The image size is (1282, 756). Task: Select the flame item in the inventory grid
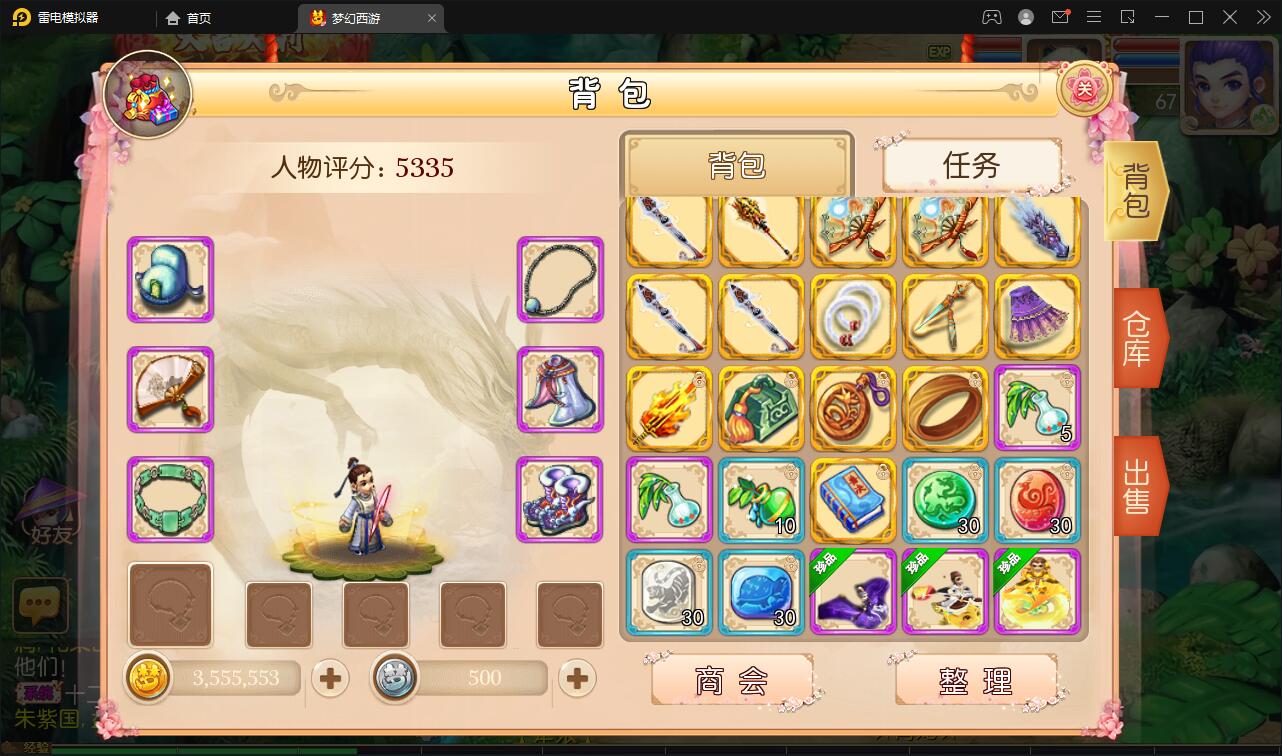coord(668,408)
